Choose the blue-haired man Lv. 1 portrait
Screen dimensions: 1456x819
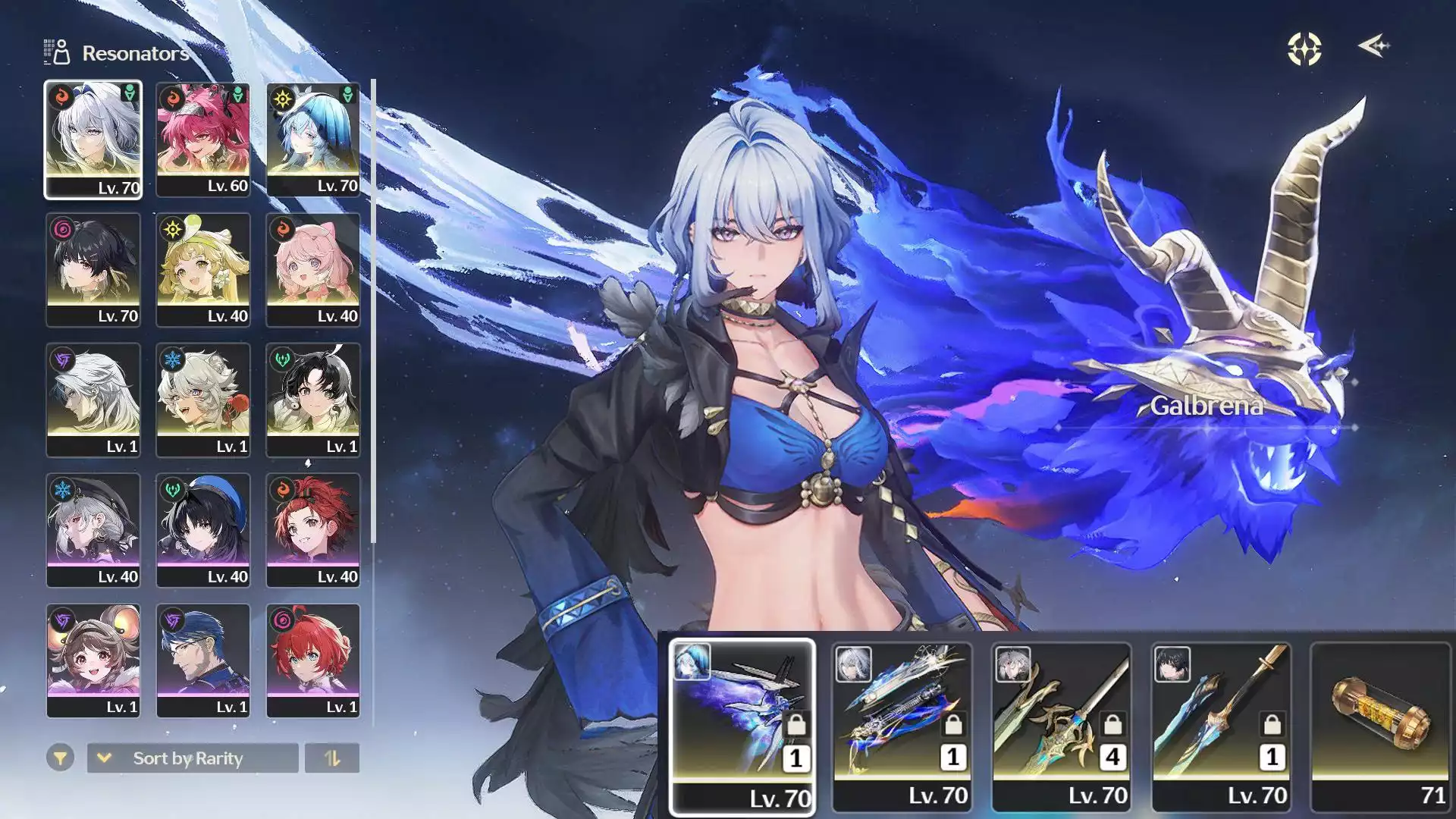pyautogui.click(x=203, y=661)
